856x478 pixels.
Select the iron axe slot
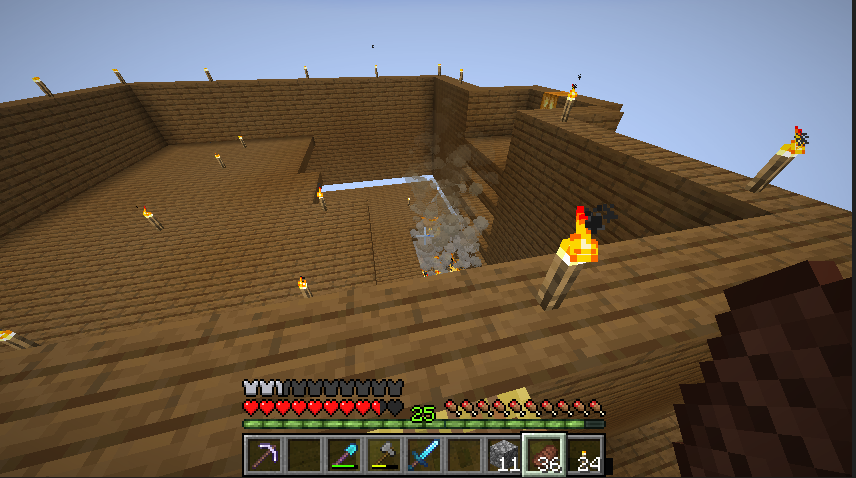pos(383,455)
